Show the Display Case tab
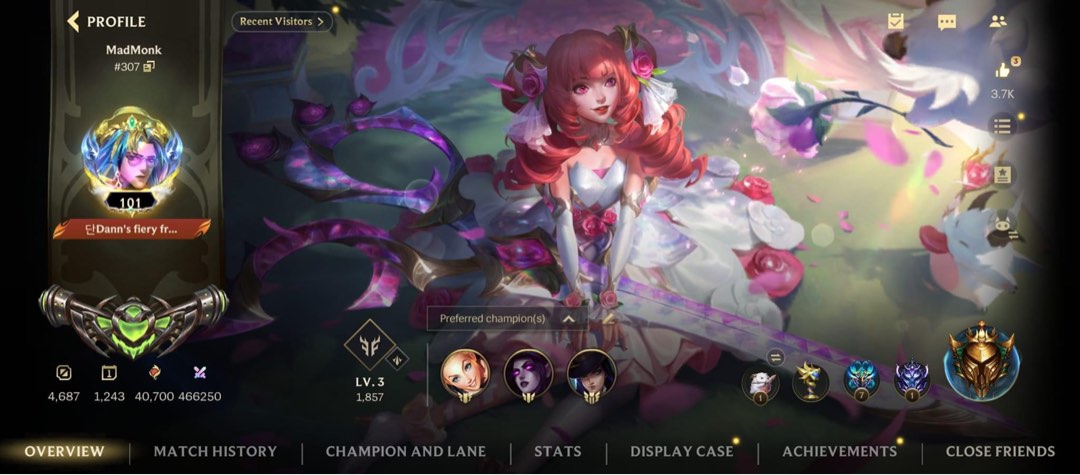This screenshot has width=1080, height=475. [x=681, y=452]
